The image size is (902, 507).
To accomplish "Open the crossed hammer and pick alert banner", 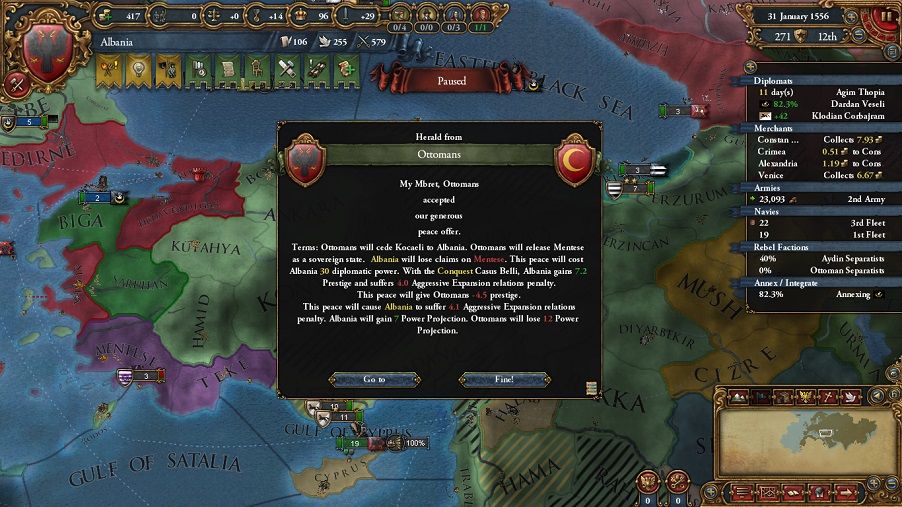I will (288, 68).
